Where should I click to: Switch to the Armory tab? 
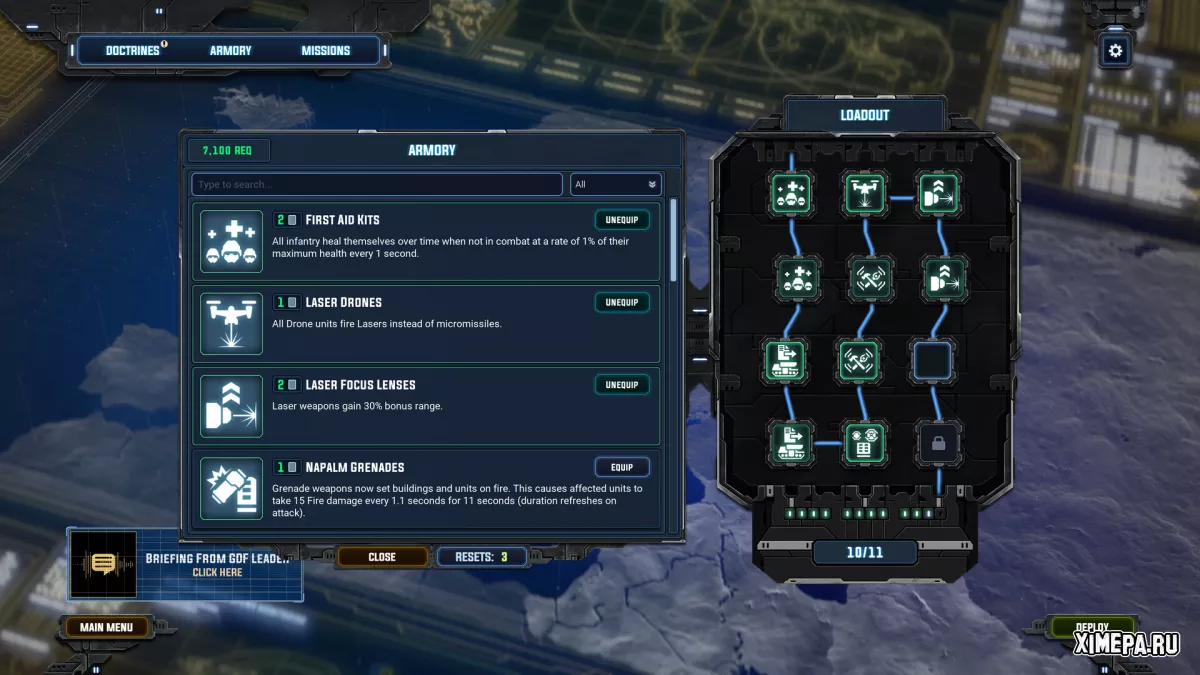tap(231, 51)
